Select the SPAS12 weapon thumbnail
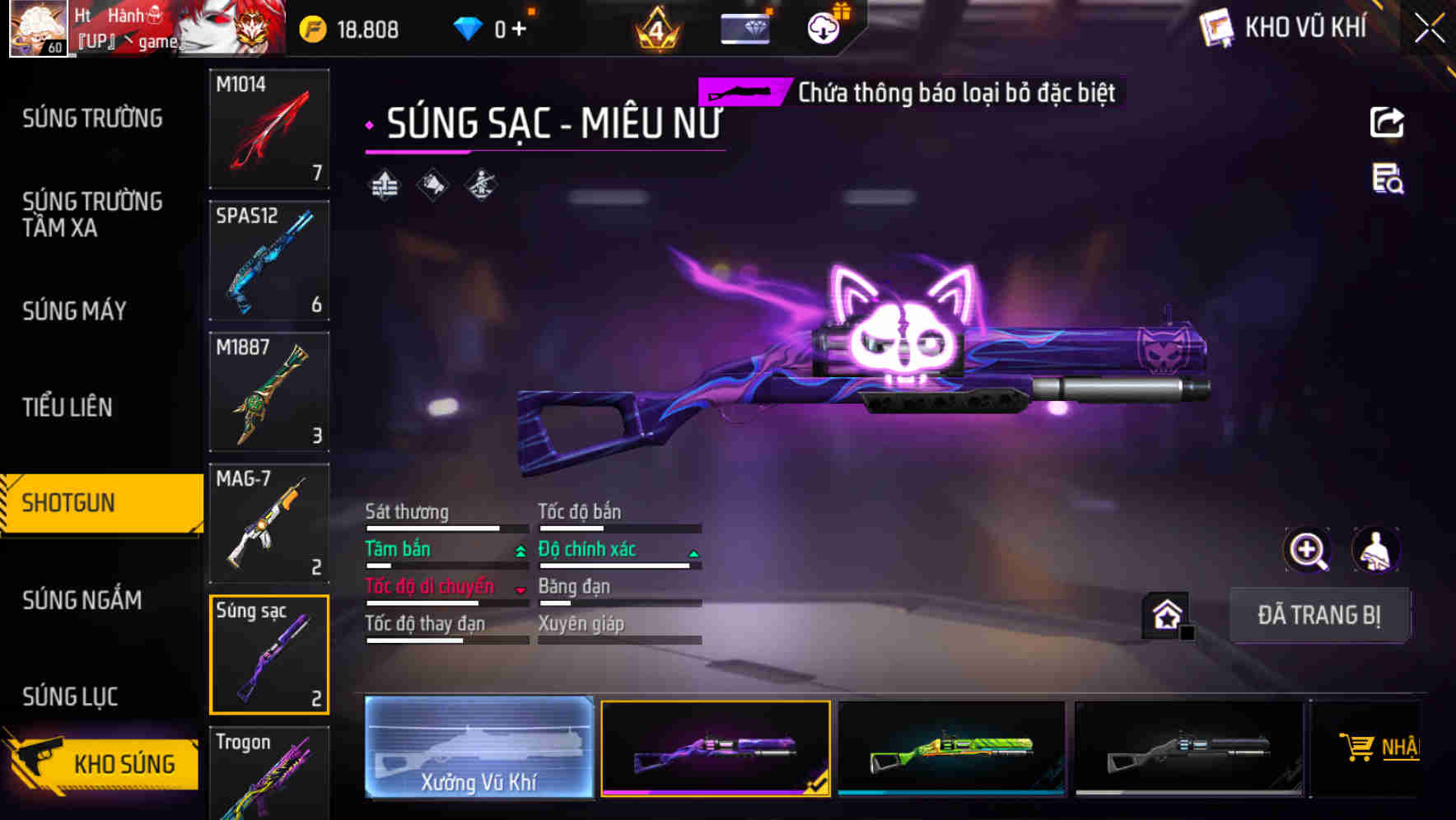1456x820 pixels. coord(268,259)
